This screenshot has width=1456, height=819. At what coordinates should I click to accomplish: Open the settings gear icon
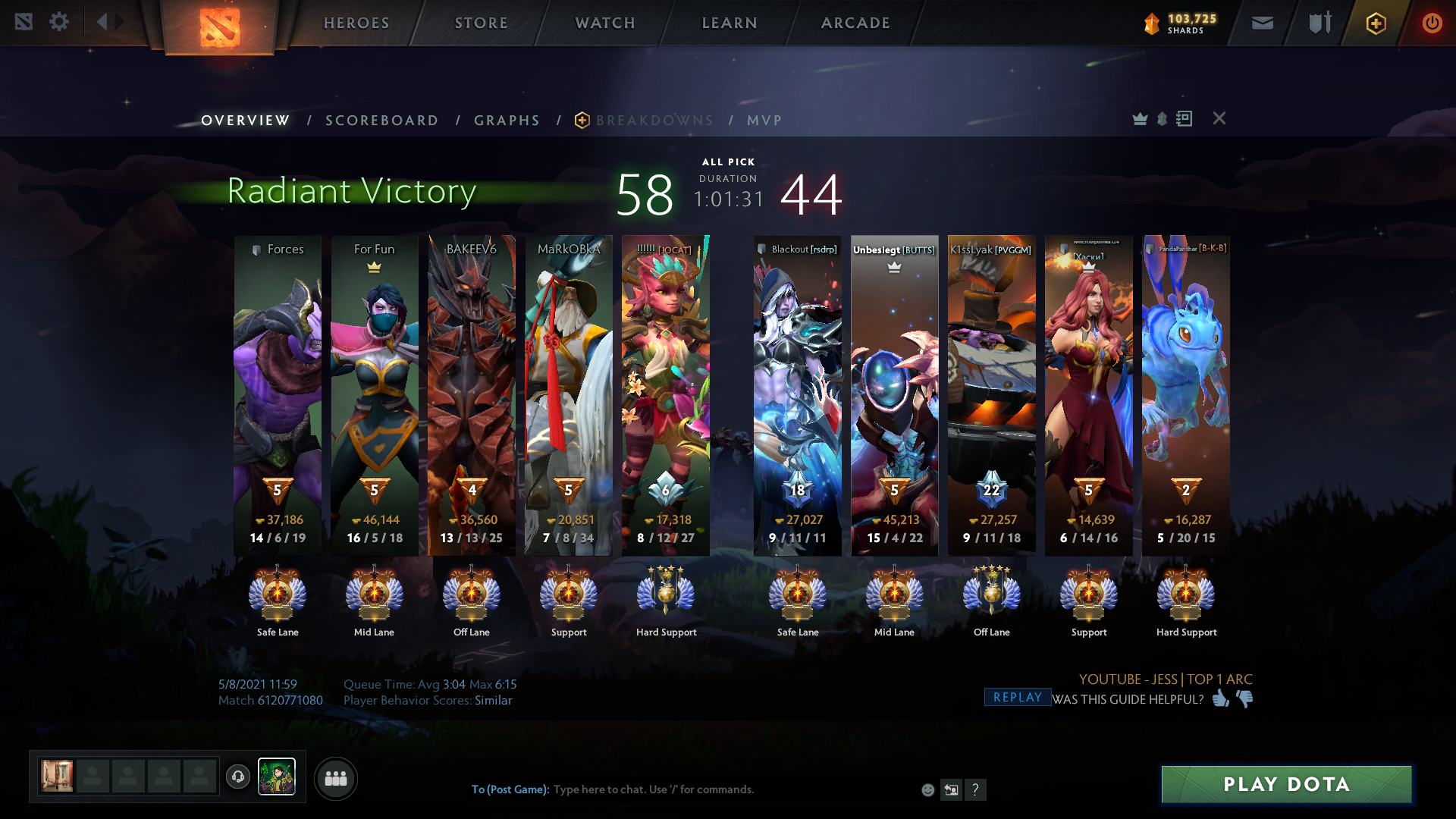[59, 22]
